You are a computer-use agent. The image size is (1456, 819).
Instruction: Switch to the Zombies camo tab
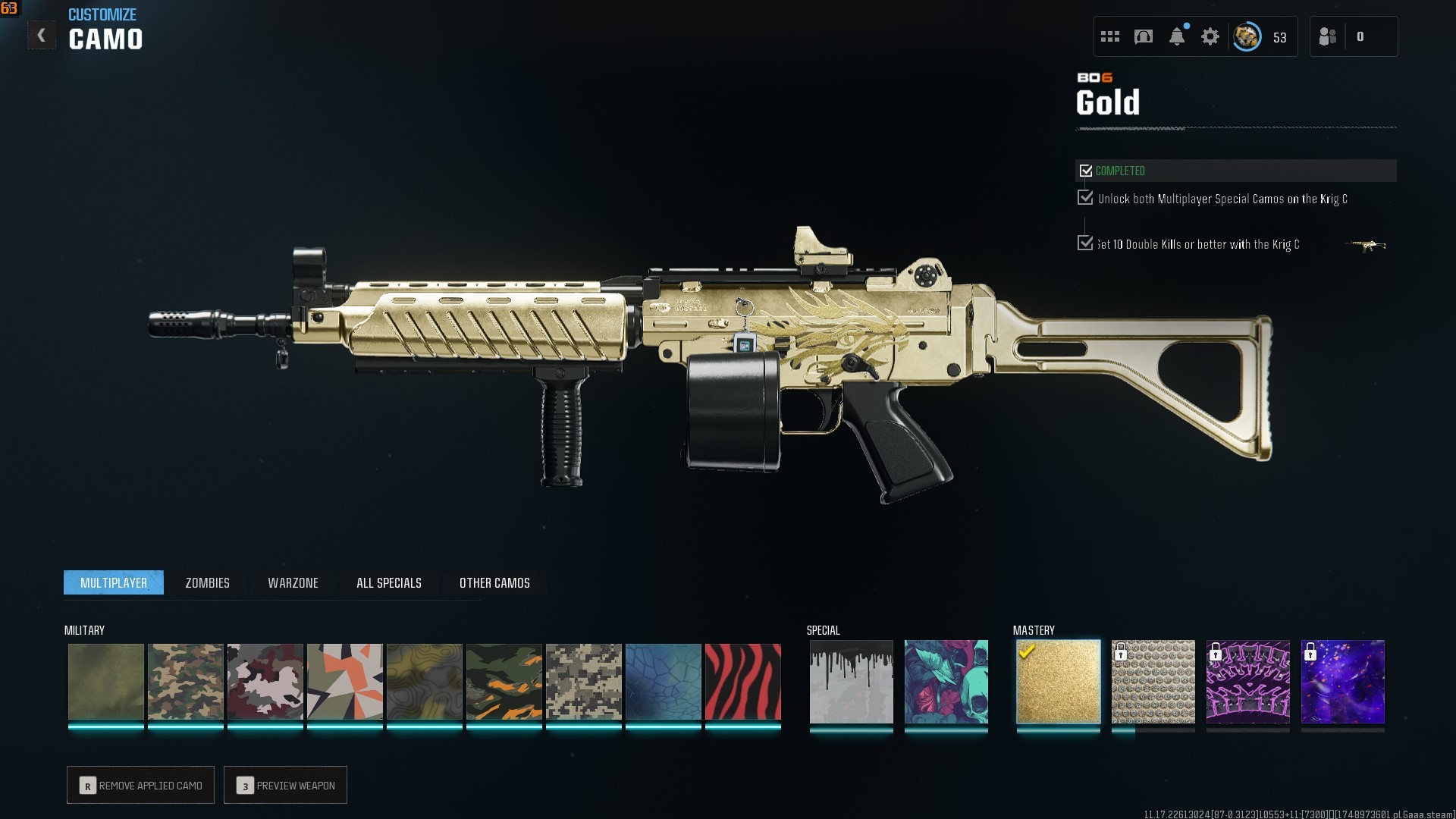[x=207, y=582]
